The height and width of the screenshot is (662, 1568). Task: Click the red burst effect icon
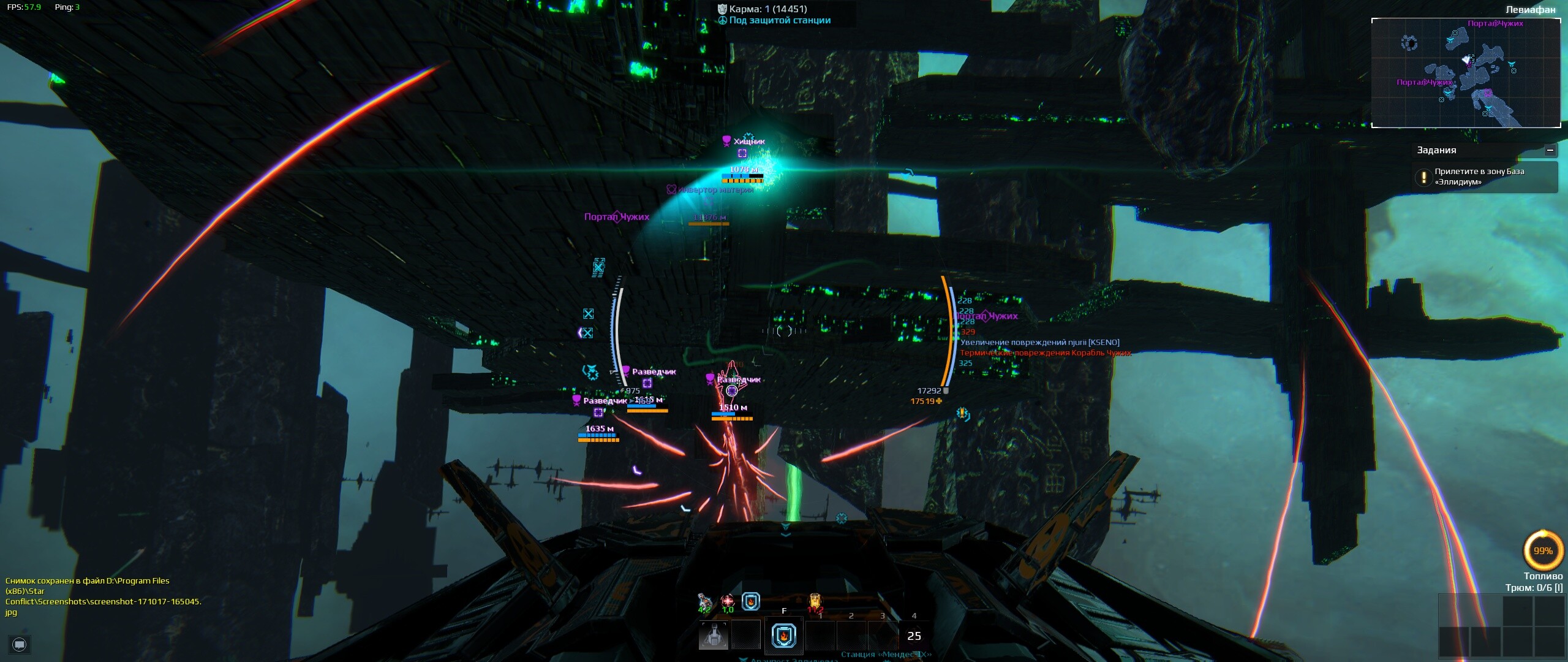(x=728, y=600)
